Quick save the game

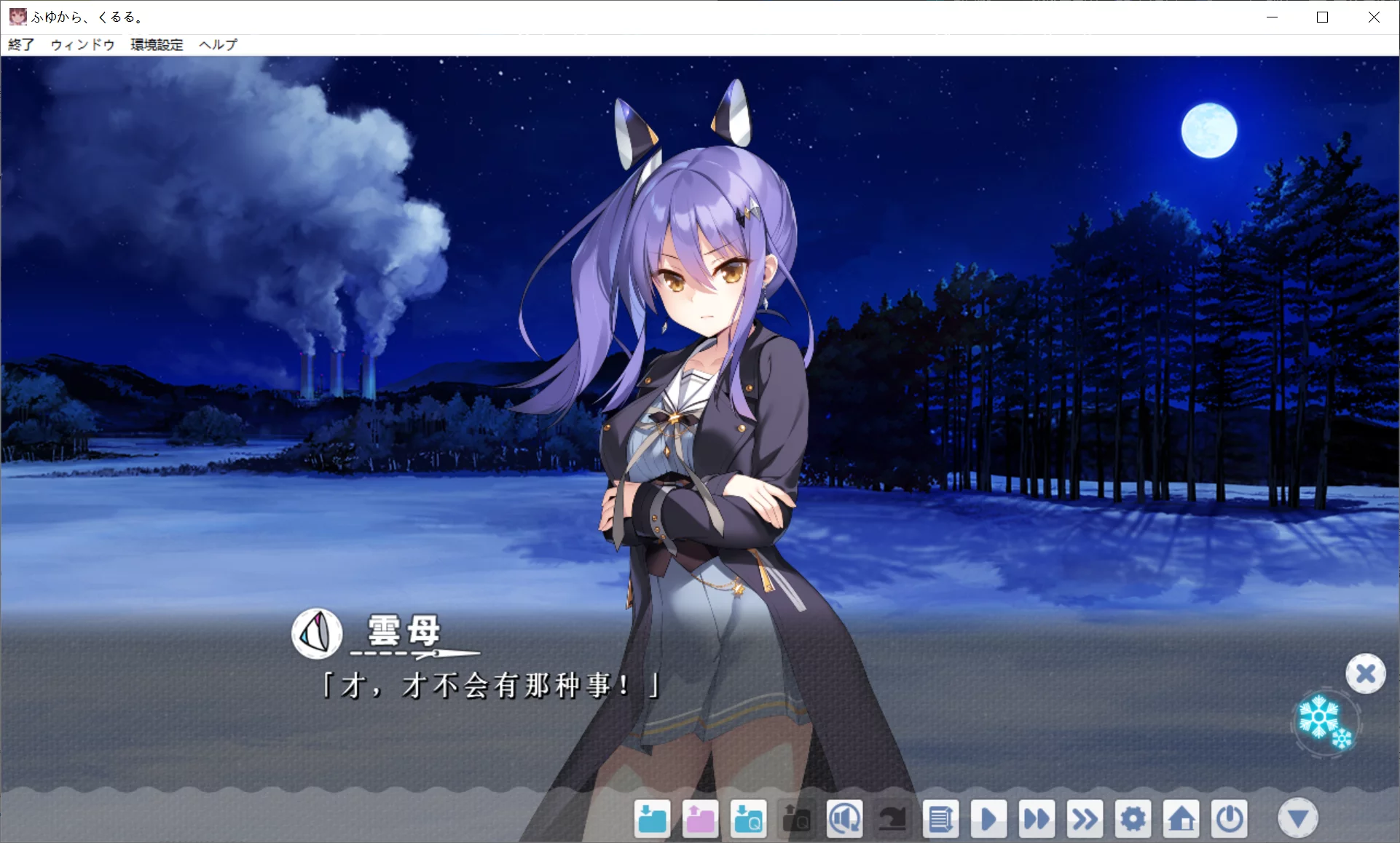(x=748, y=818)
